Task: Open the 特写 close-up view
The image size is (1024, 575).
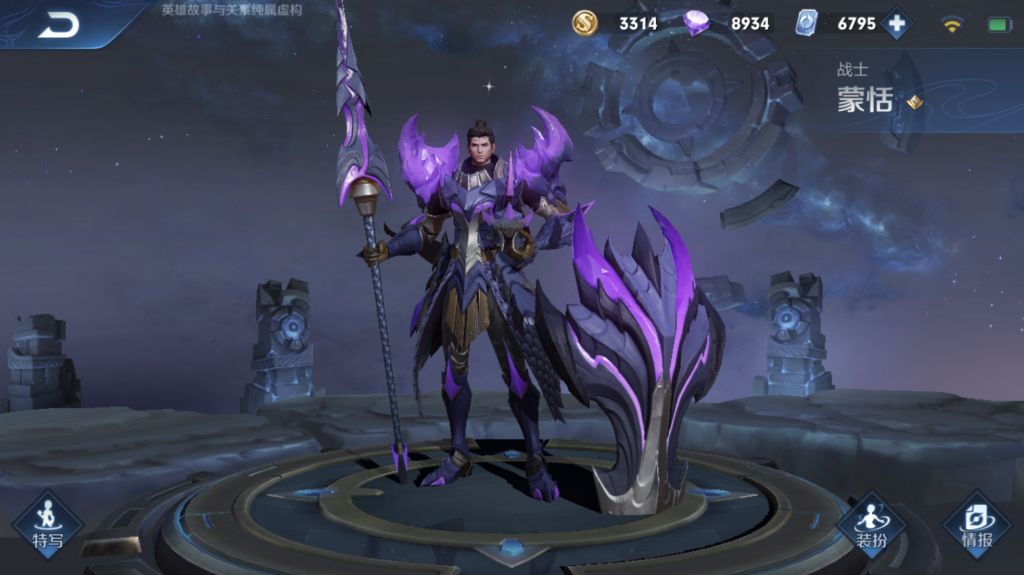Action: click(47, 524)
